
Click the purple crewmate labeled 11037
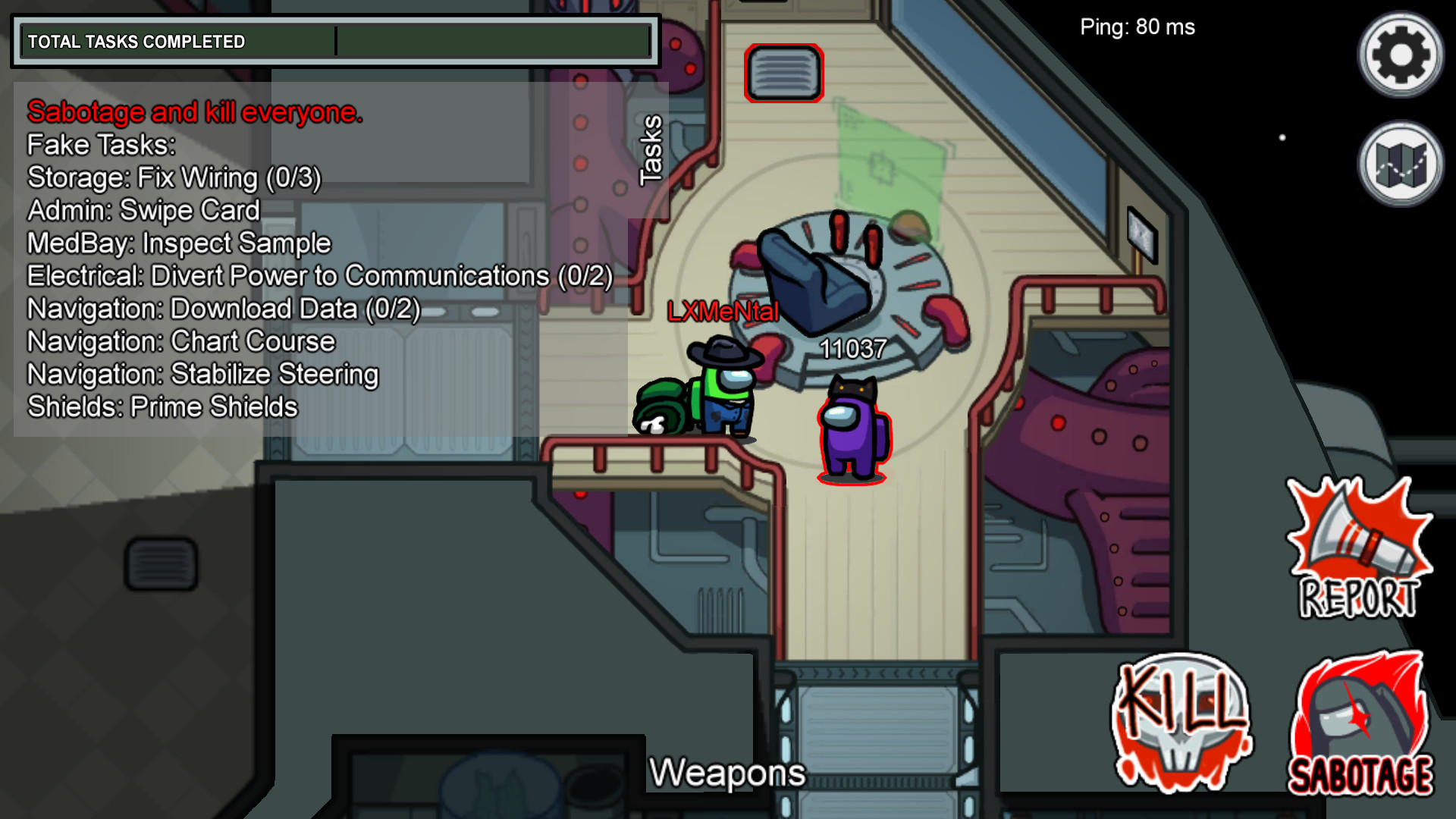tap(852, 432)
